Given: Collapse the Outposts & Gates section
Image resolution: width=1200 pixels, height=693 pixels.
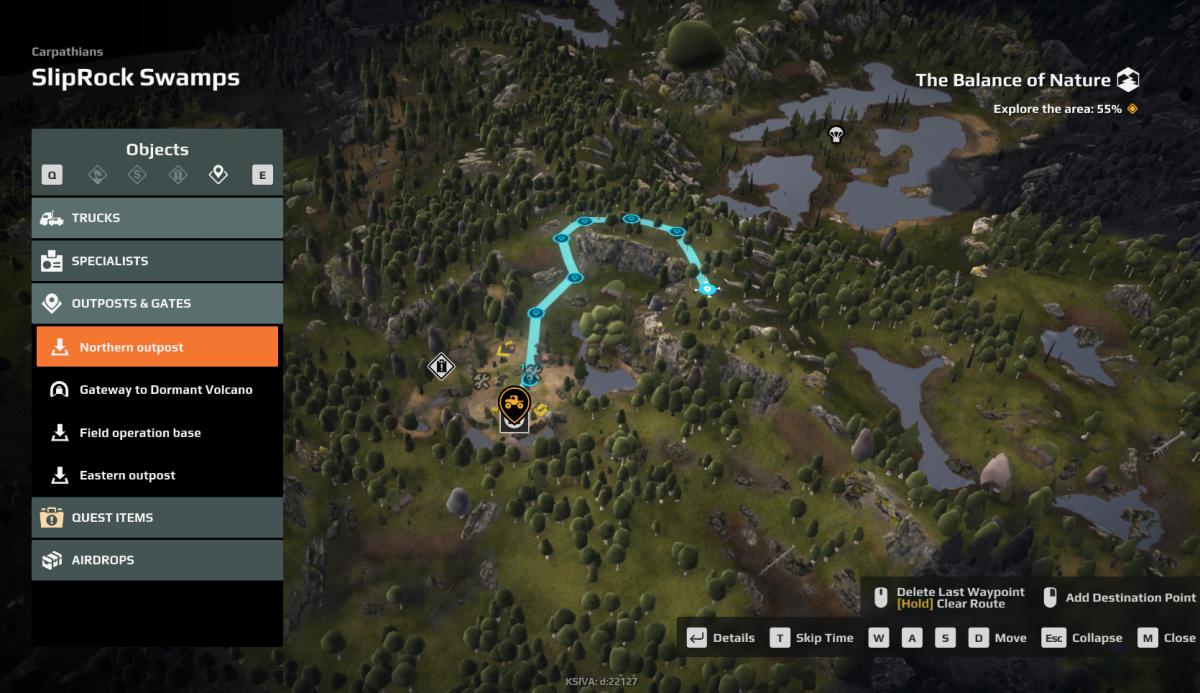Looking at the screenshot, I should [157, 303].
